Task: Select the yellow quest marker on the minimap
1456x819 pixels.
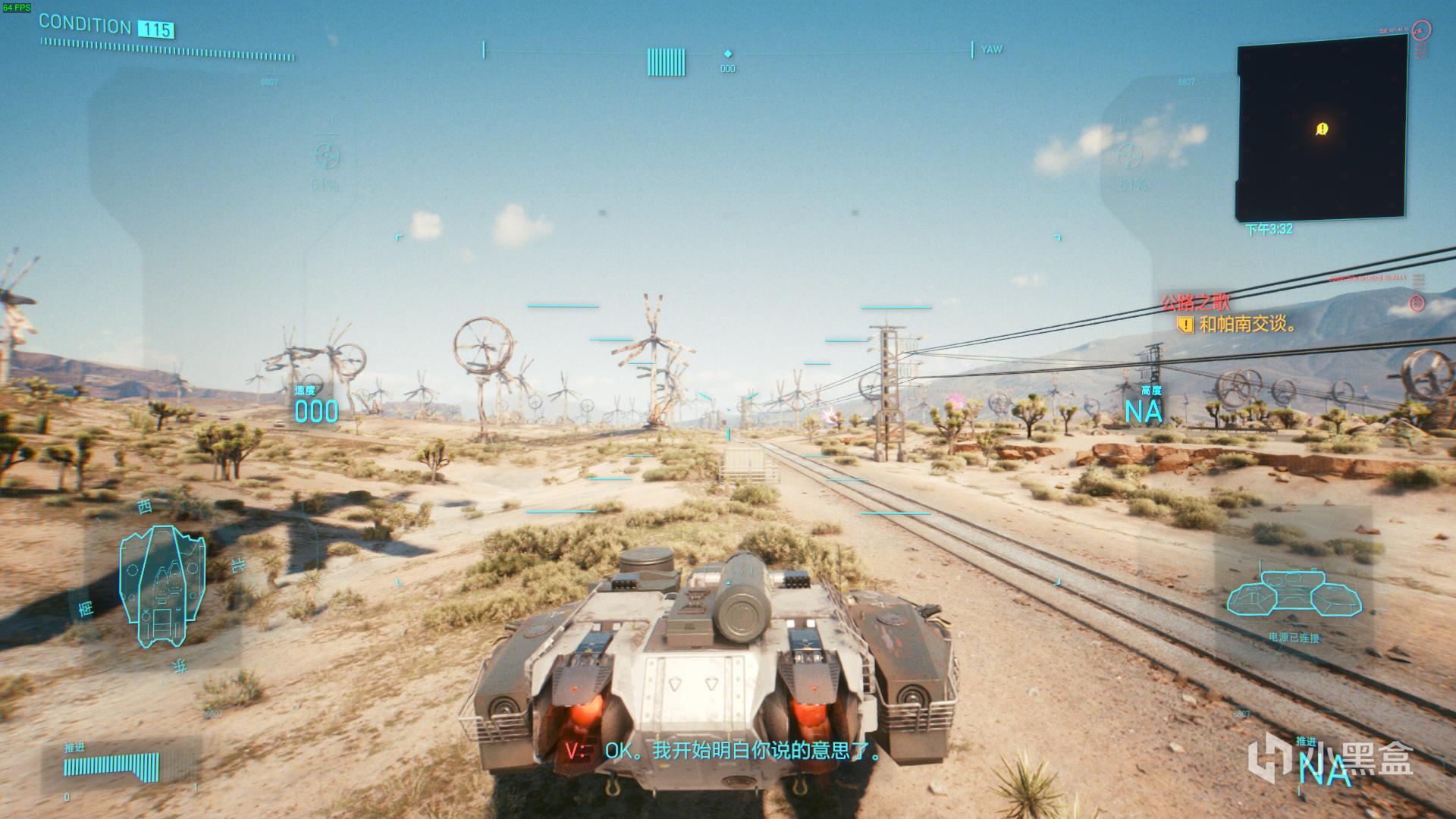Action: [1322, 129]
